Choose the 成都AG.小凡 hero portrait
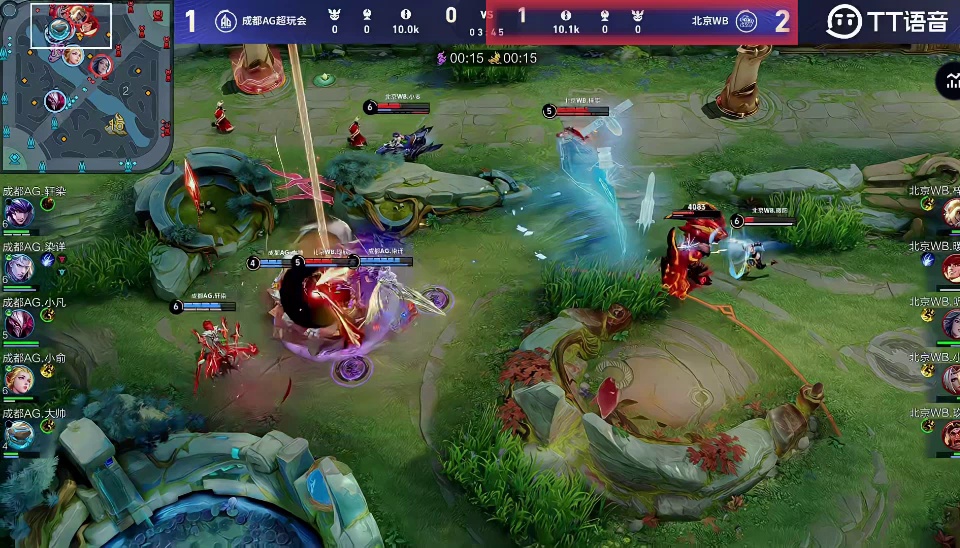Image resolution: width=960 pixels, height=548 pixels. tap(17, 324)
